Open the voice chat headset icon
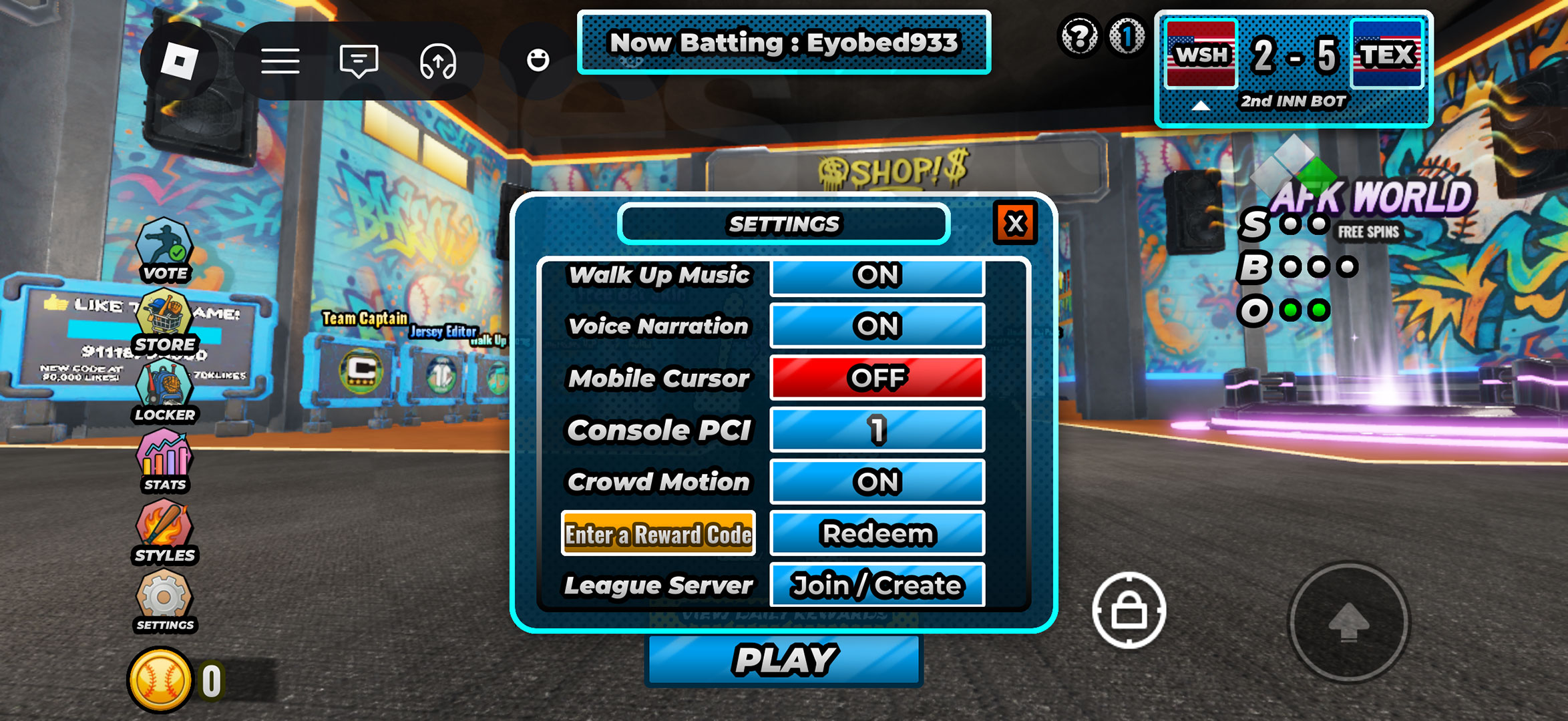 [x=437, y=60]
